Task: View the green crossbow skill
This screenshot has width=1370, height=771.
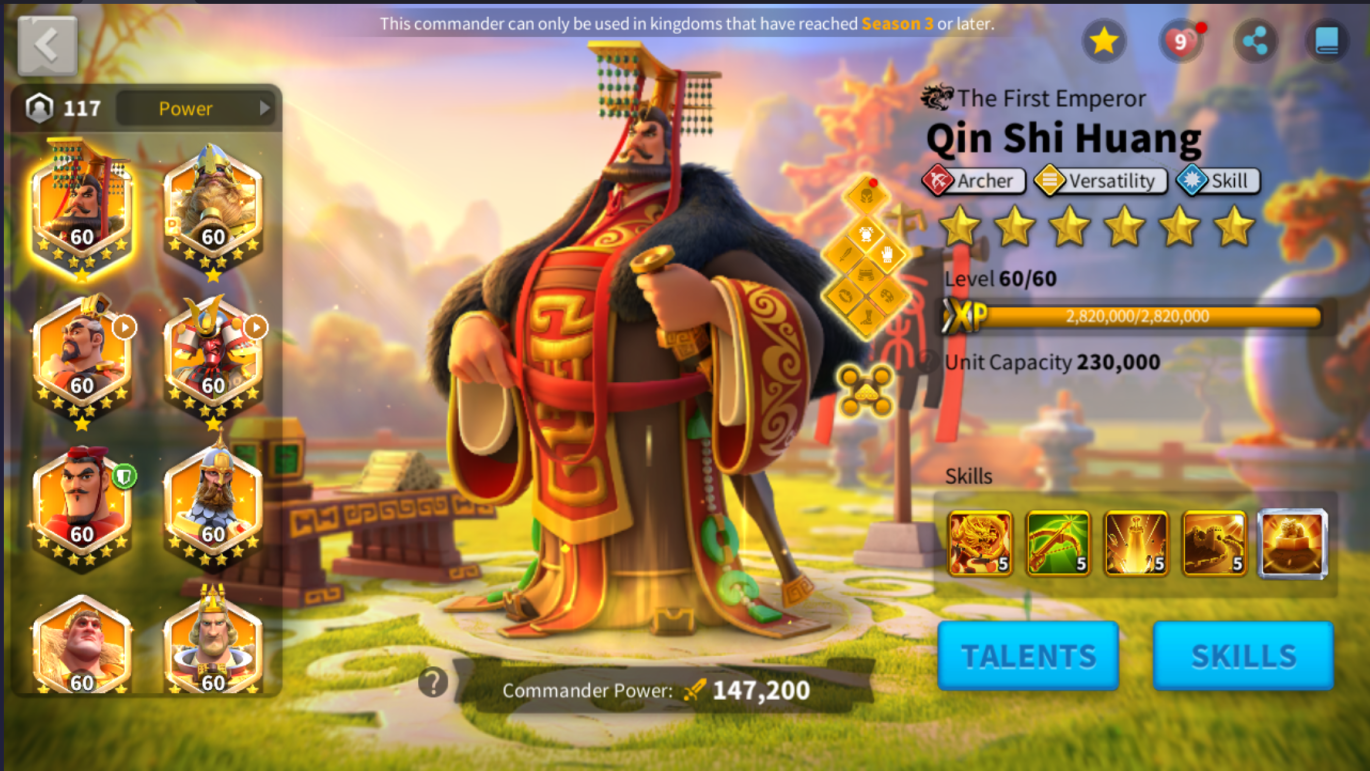Action: [1058, 543]
